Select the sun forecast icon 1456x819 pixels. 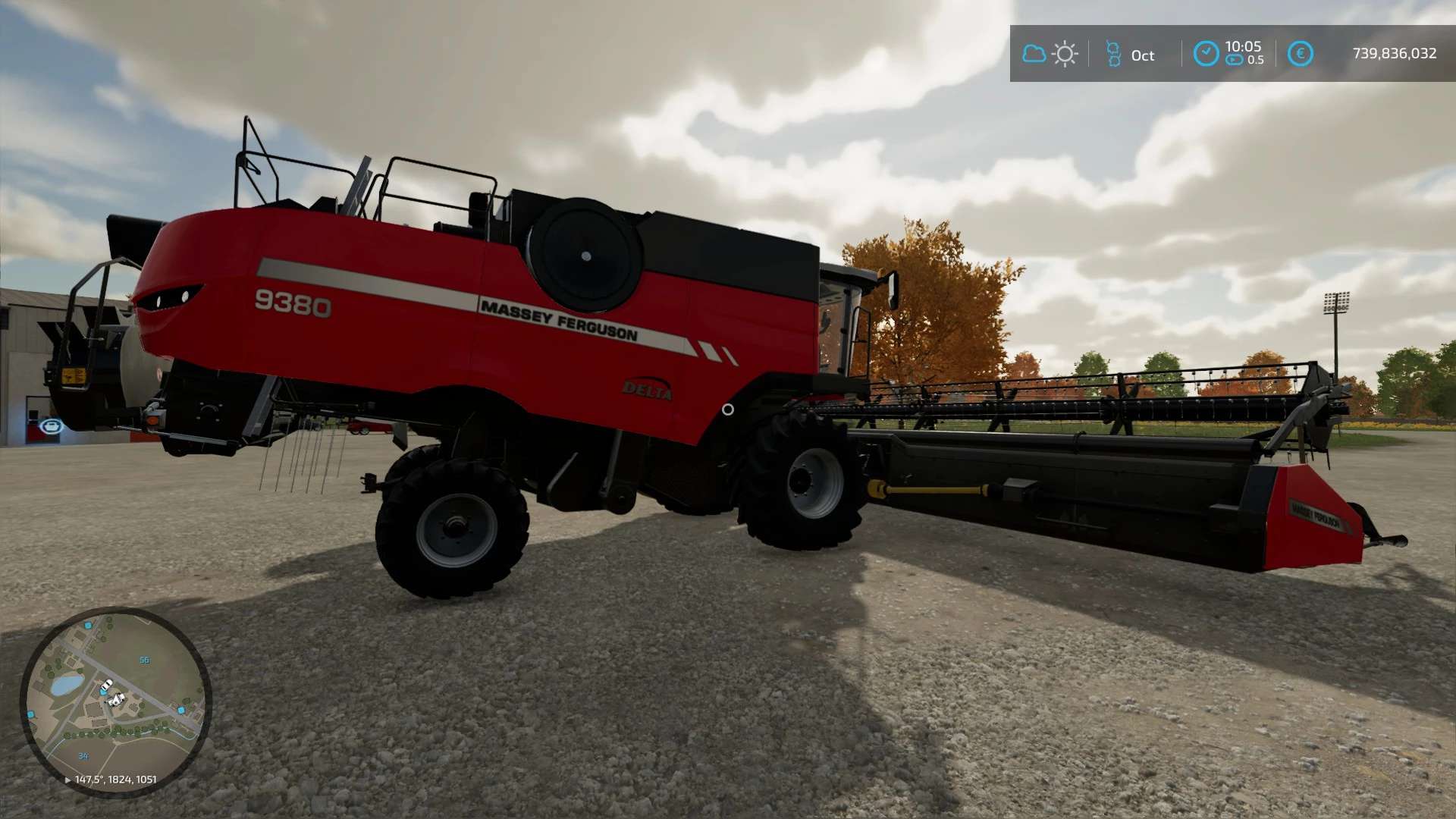click(1065, 54)
